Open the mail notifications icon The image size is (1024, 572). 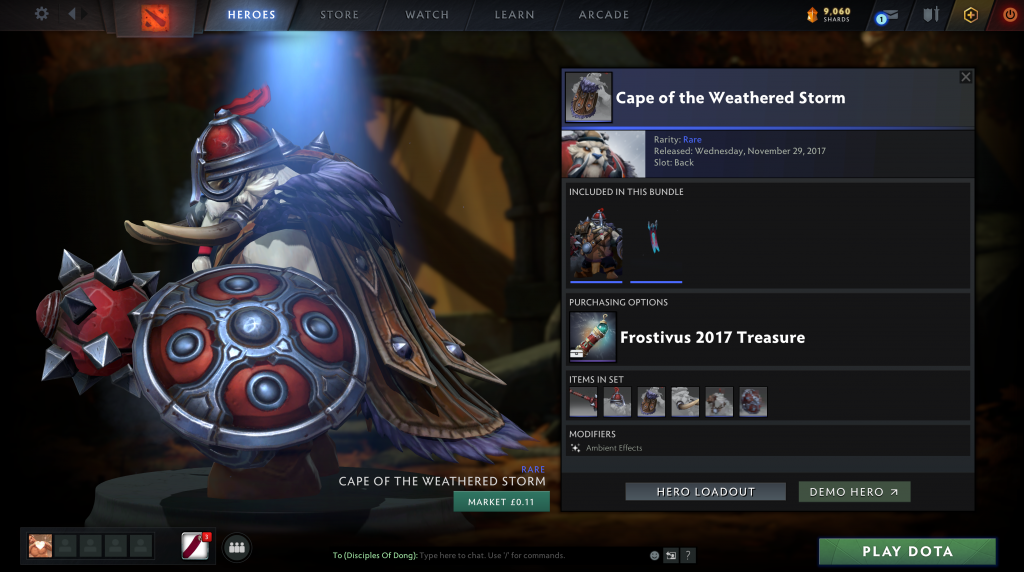[x=887, y=16]
